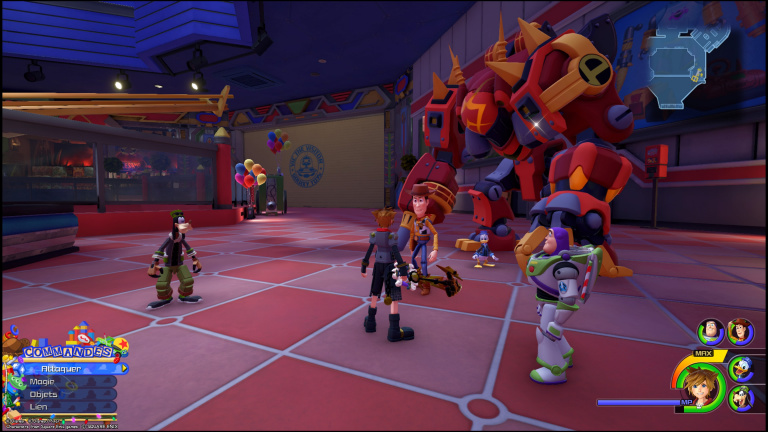The width and height of the screenshot is (768, 432).
Task: Click Sora's main portrait
Action: (702, 385)
